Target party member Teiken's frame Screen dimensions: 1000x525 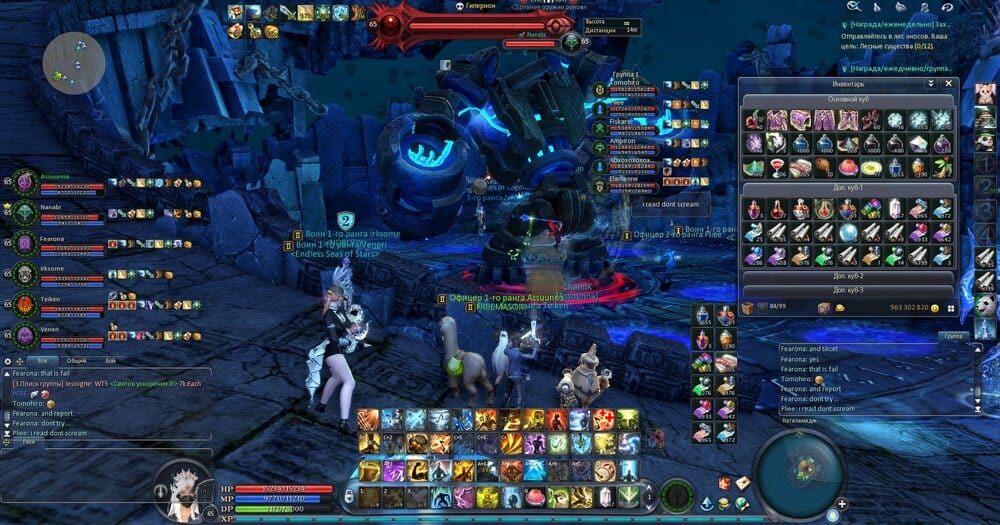click(x=24, y=303)
